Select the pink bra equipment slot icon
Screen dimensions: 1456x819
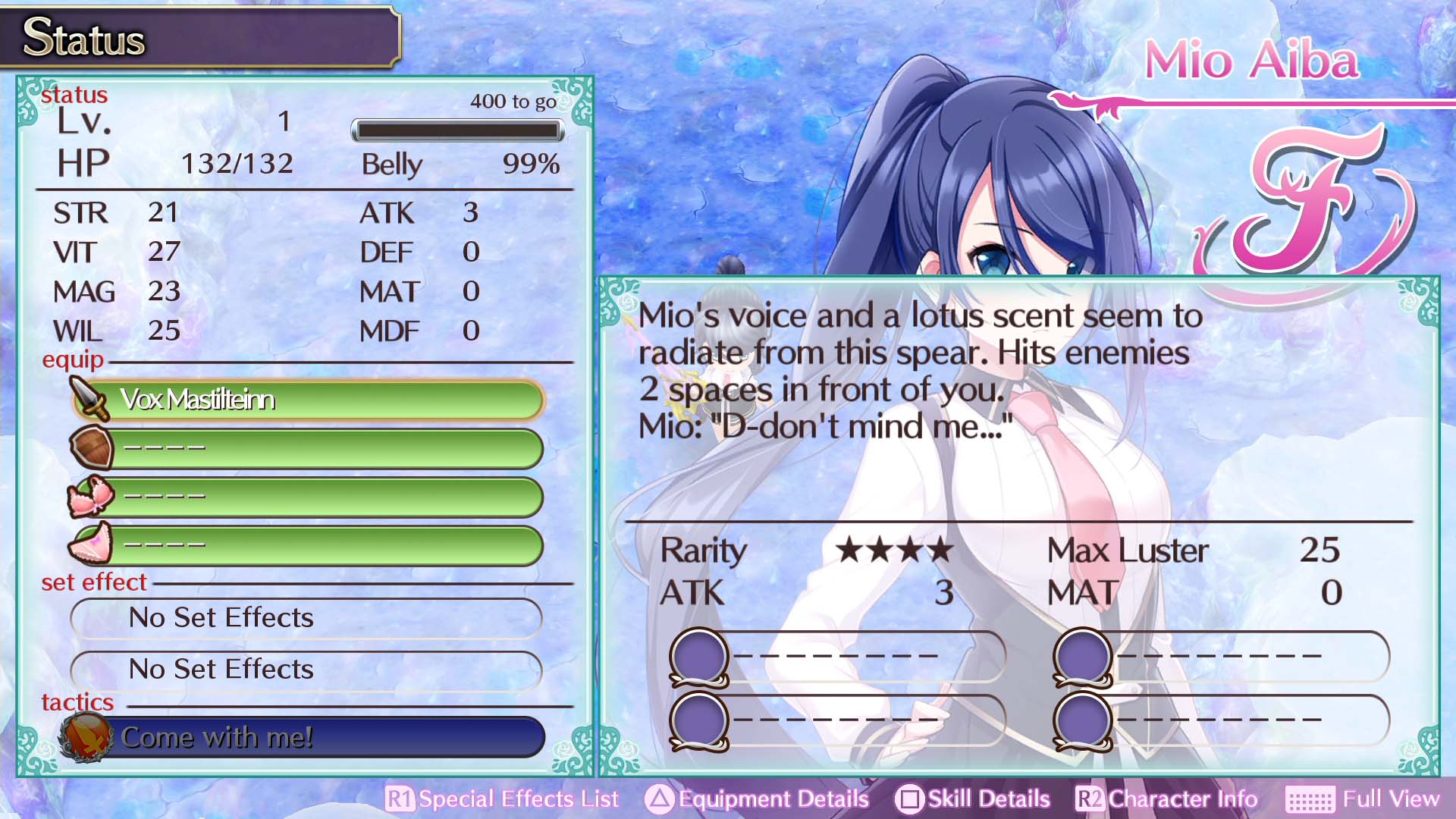90,496
